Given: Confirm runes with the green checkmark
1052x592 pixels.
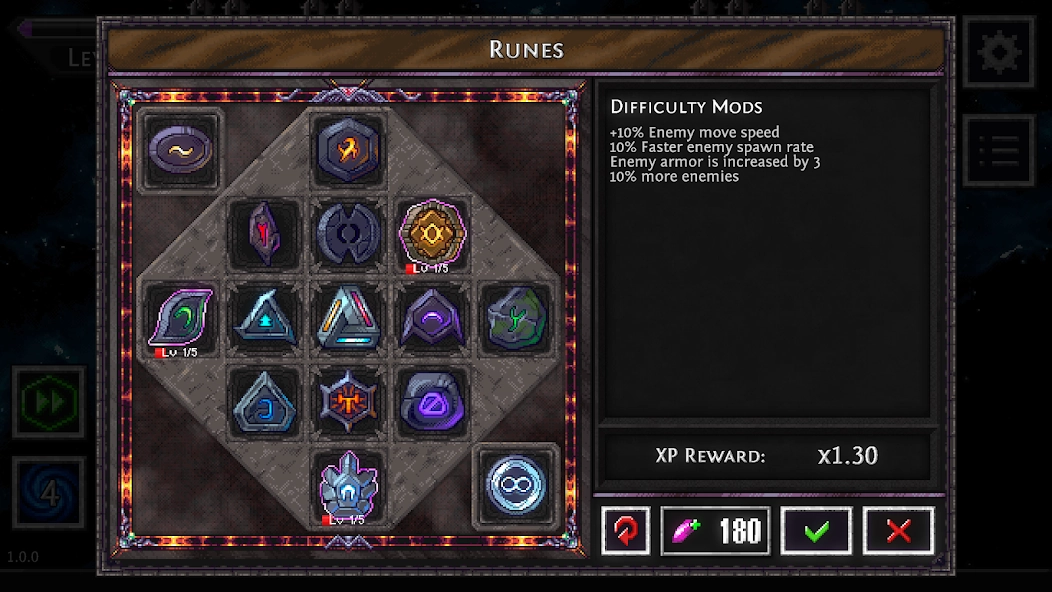Looking at the screenshot, I should click(816, 530).
